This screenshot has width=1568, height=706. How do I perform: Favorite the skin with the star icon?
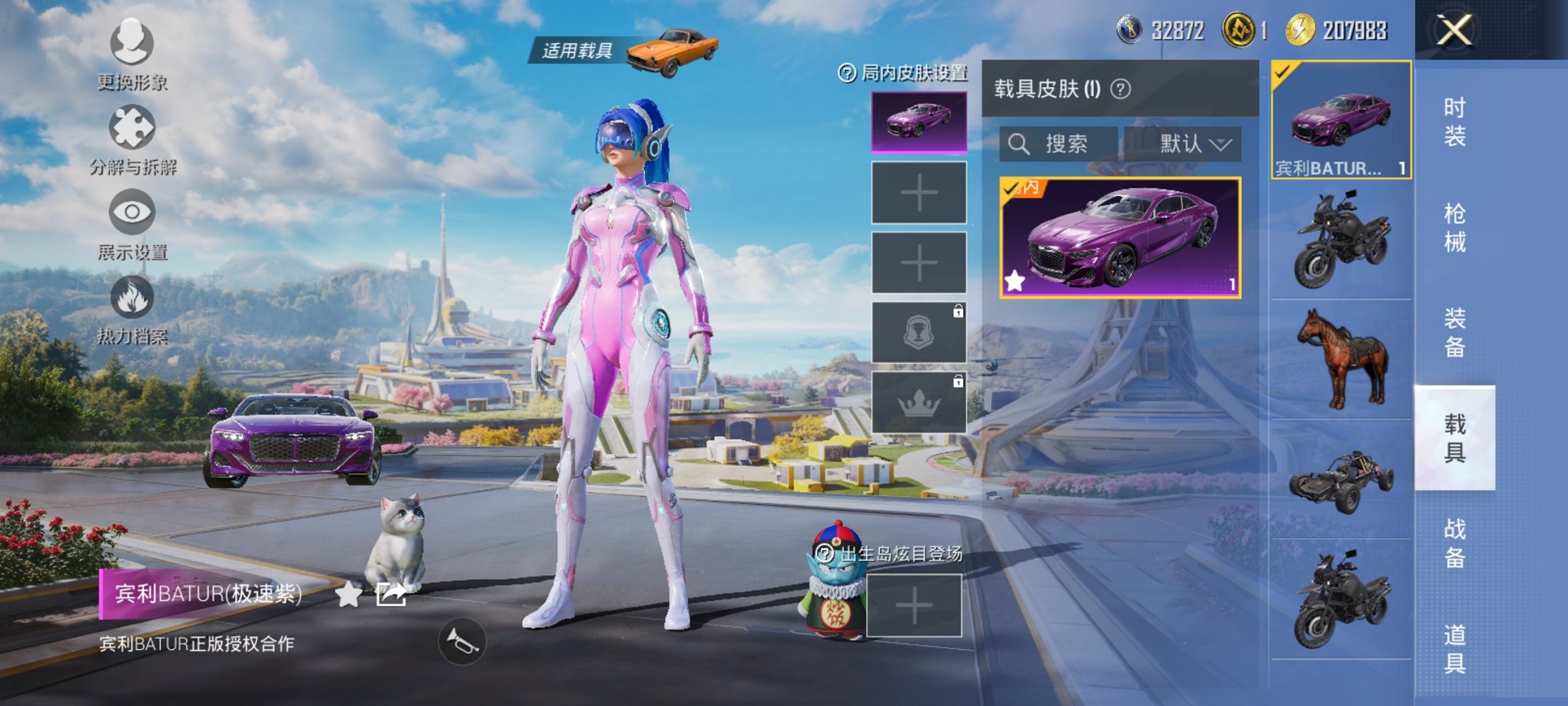pos(348,594)
